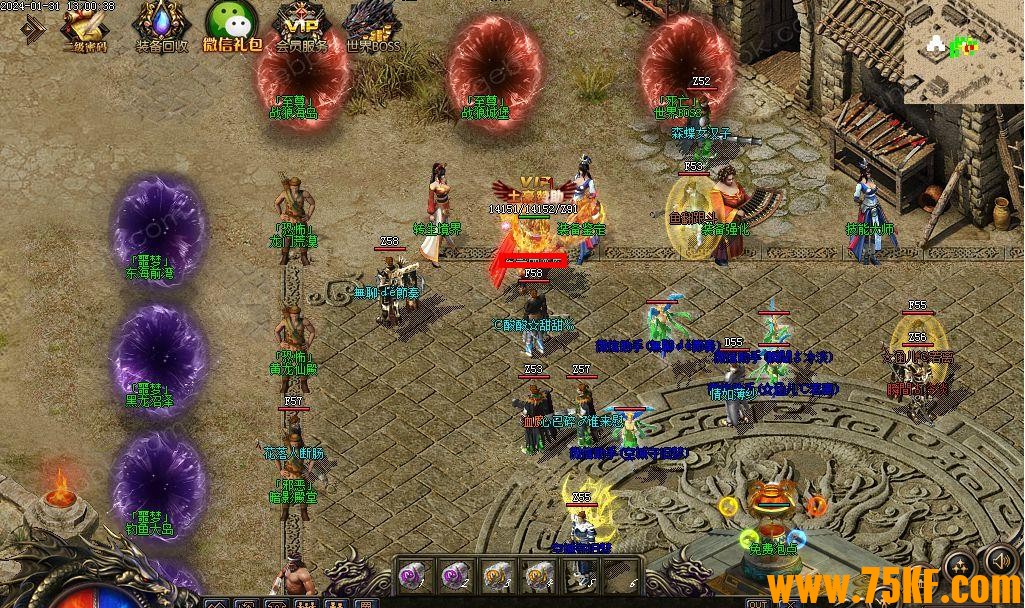Select the item in hotbar slot 5
The image size is (1025, 608).
579,574
